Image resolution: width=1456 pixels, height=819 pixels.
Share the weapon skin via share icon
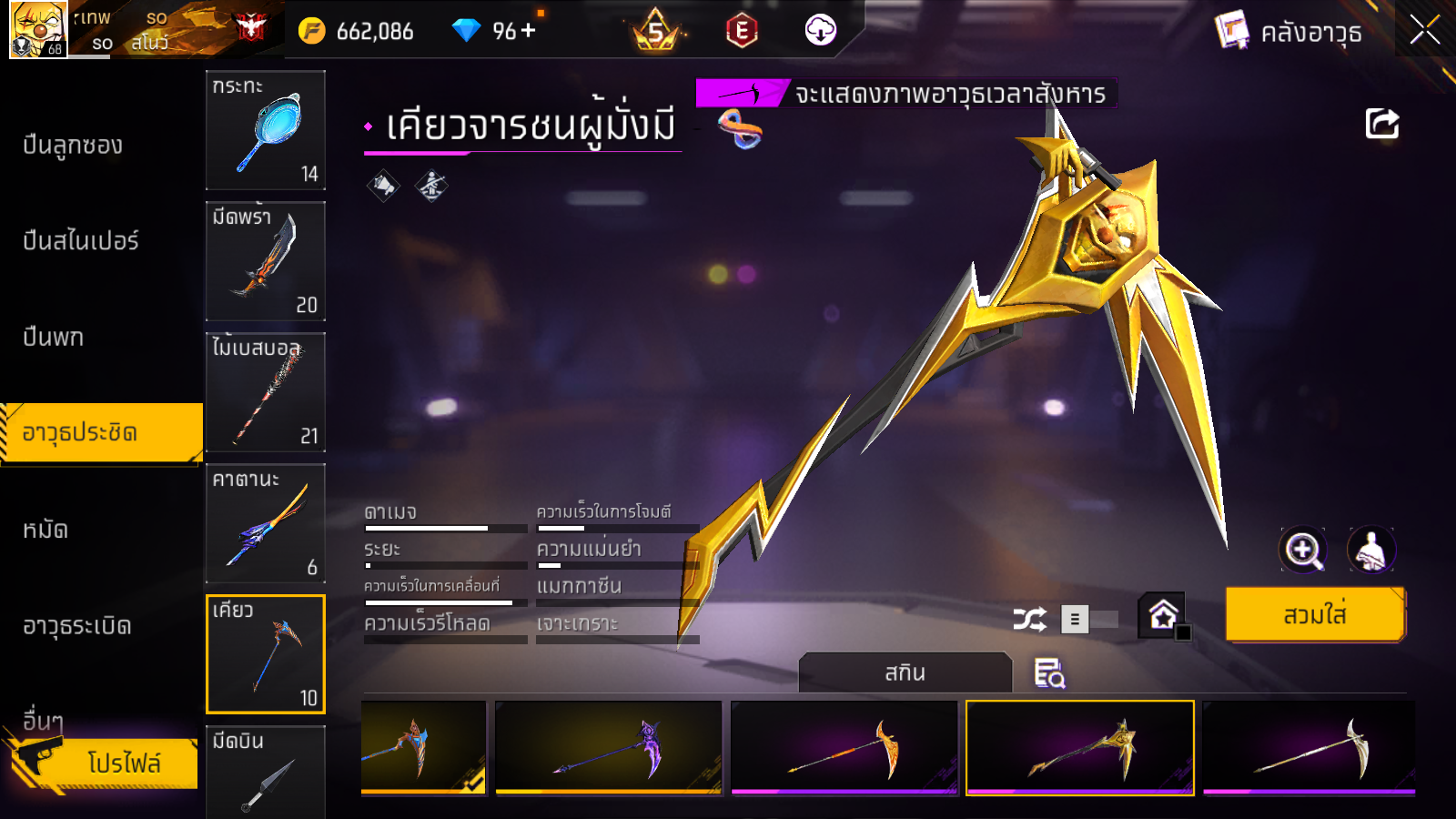(x=1382, y=124)
